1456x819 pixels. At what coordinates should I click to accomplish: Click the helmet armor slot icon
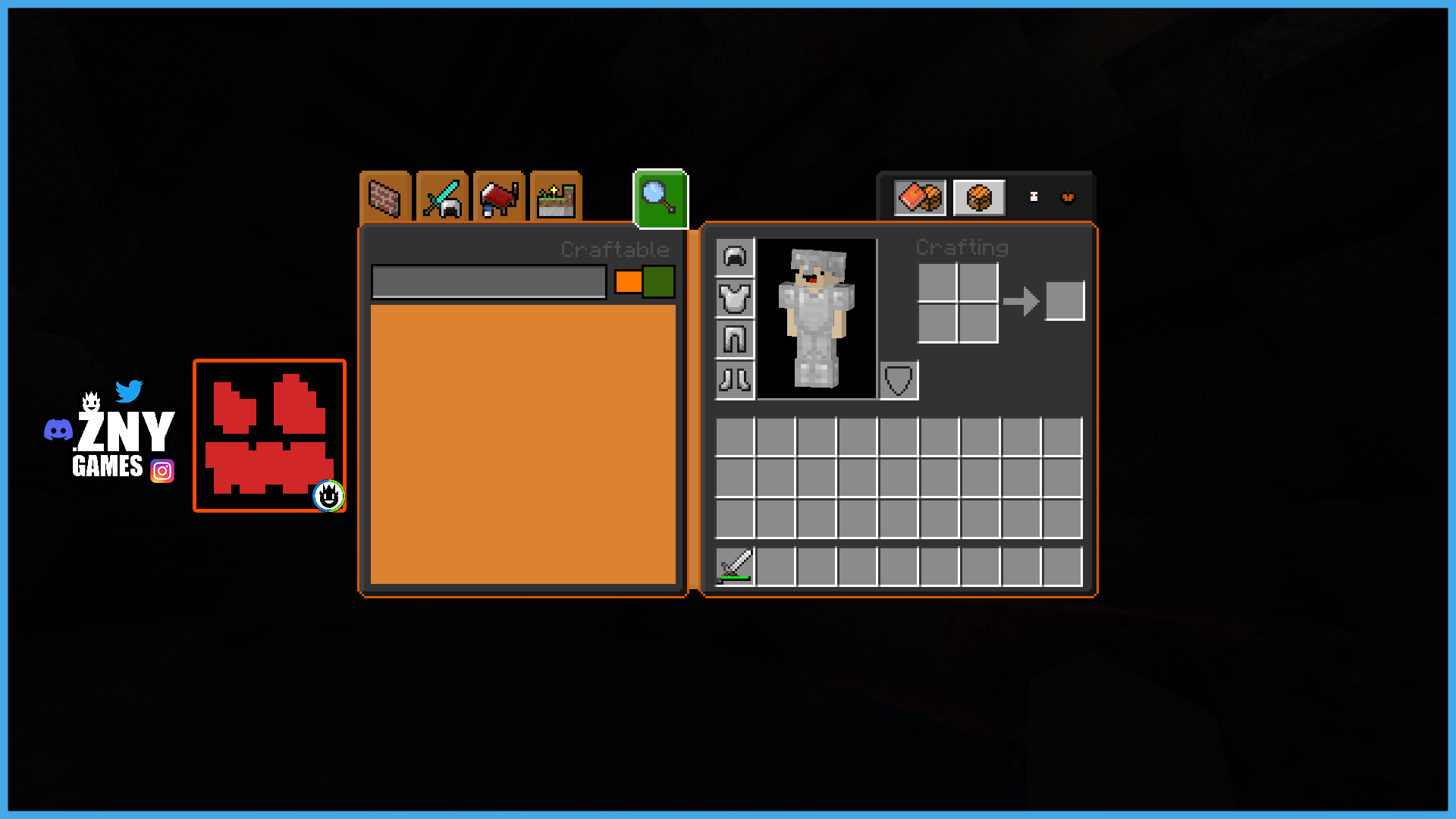coord(734,256)
